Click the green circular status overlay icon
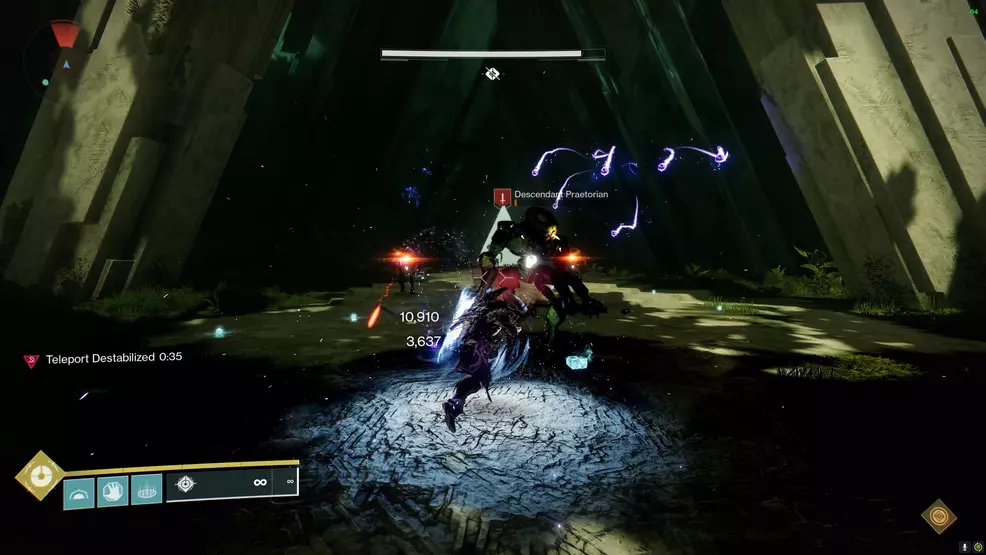This screenshot has width=986, height=555. point(977,547)
